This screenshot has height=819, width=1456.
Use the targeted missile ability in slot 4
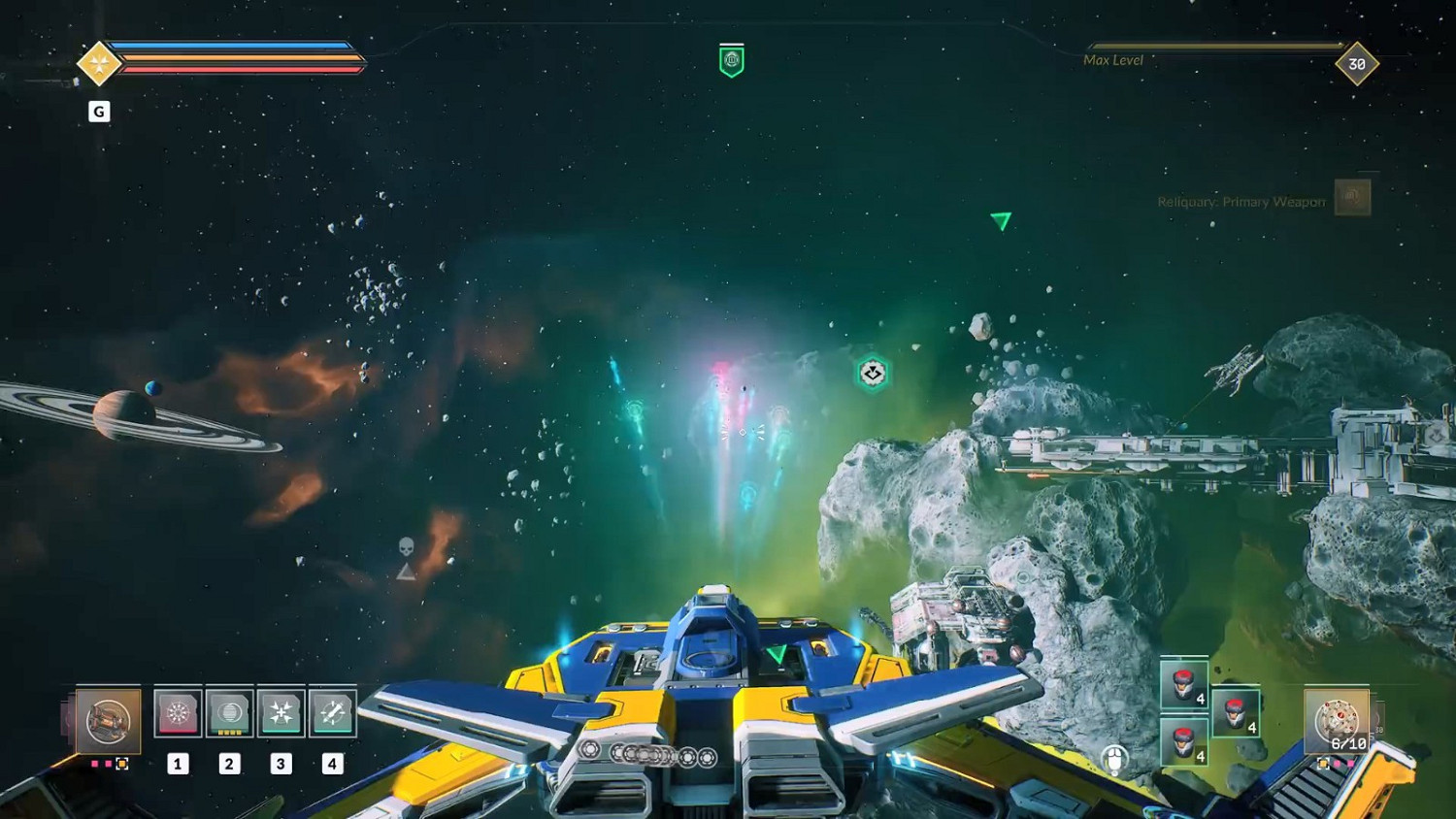click(x=332, y=713)
